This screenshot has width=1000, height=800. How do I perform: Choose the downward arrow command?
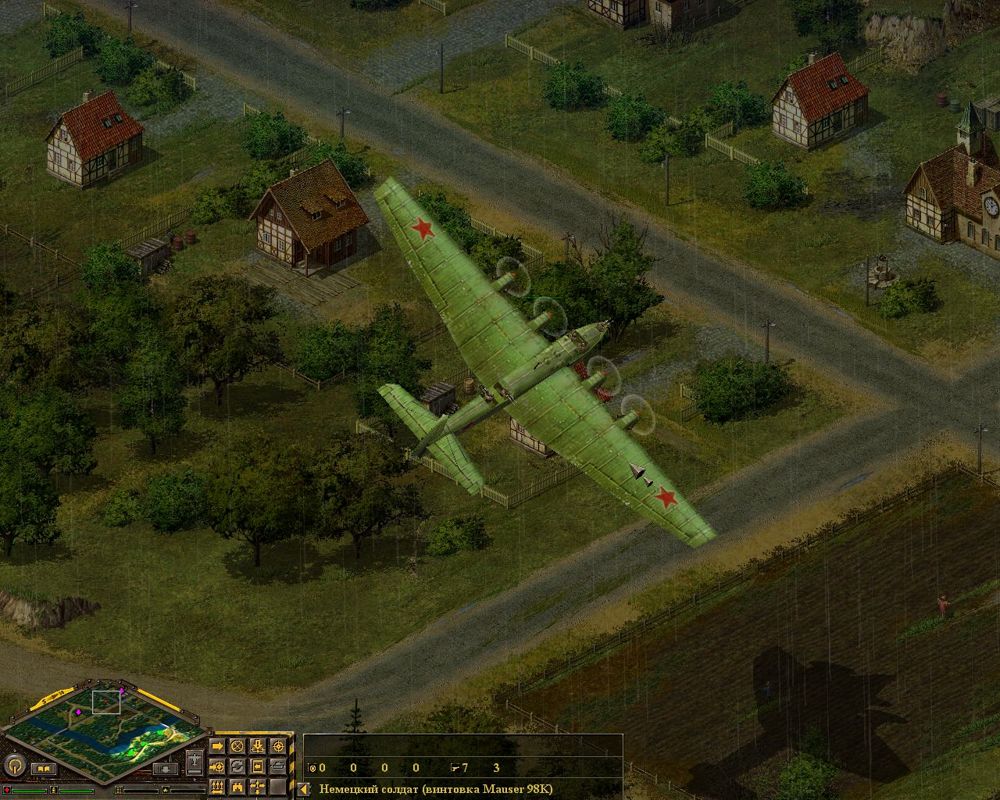click(257, 746)
